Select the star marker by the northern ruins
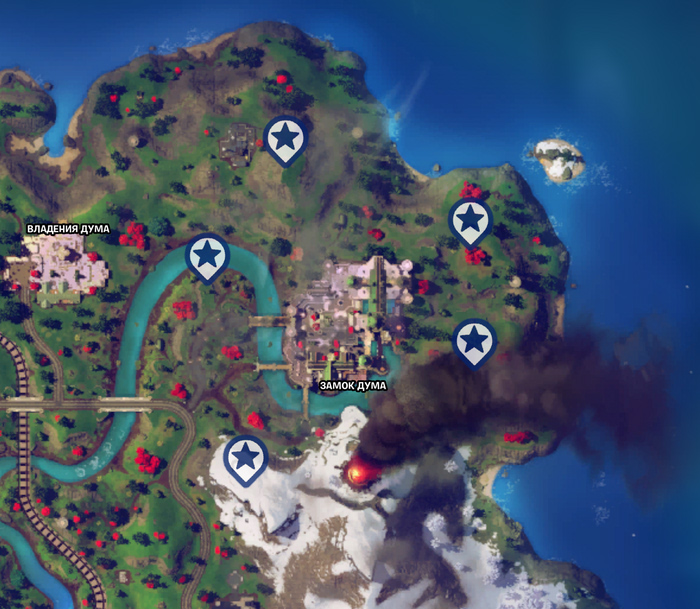The image size is (700, 609). pos(286,137)
